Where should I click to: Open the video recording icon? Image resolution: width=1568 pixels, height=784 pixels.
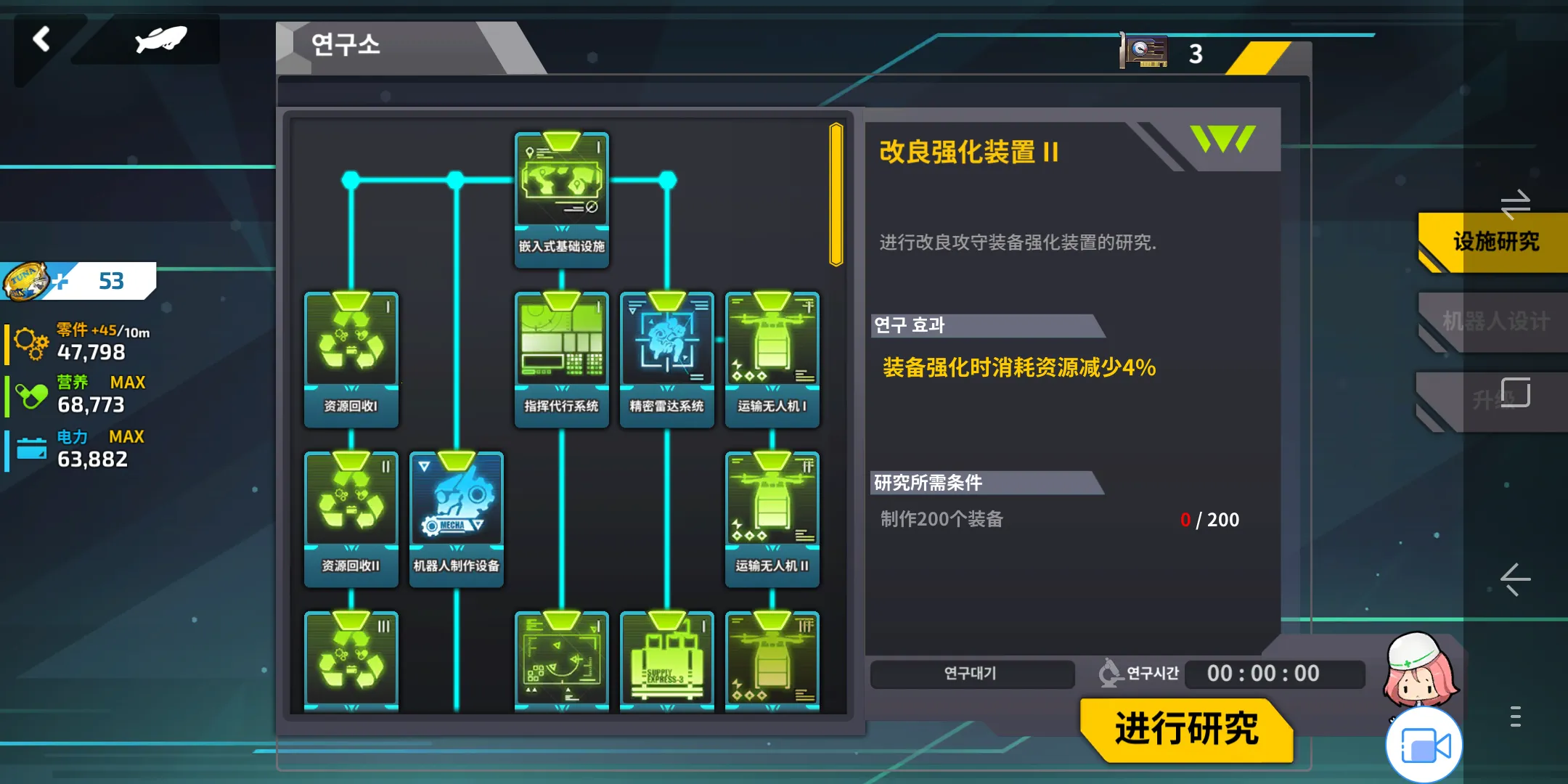pos(1423,744)
